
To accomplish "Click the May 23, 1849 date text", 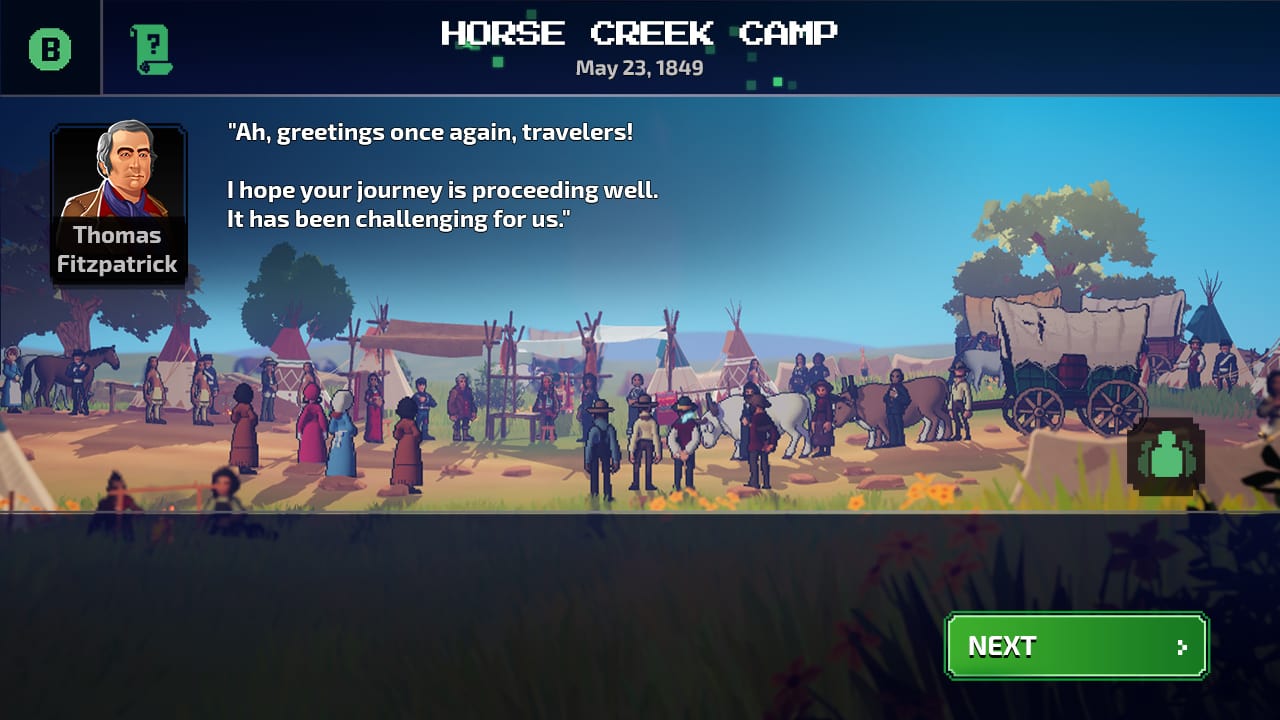I will (639, 68).
